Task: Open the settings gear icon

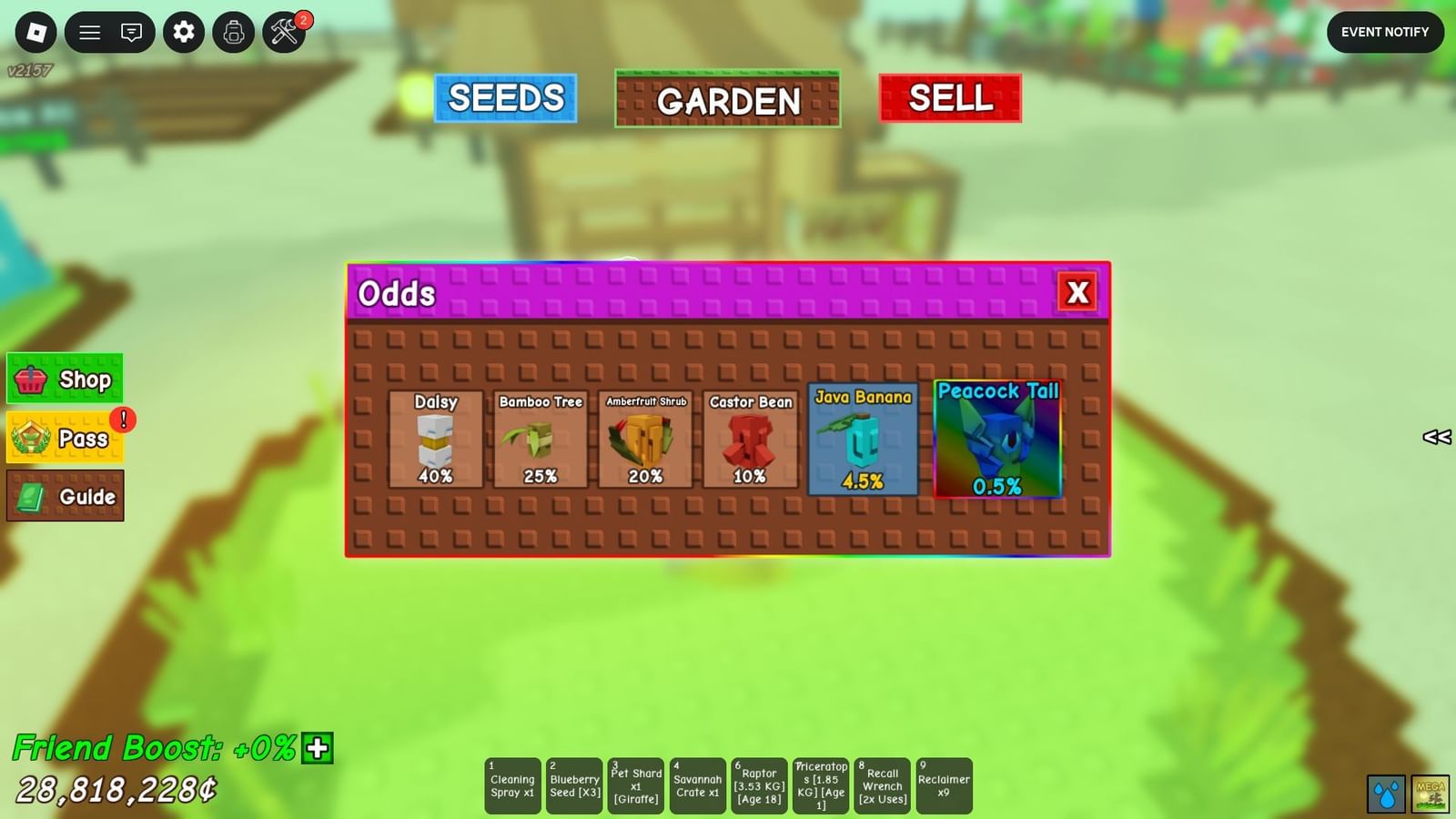Action: (x=183, y=32)
